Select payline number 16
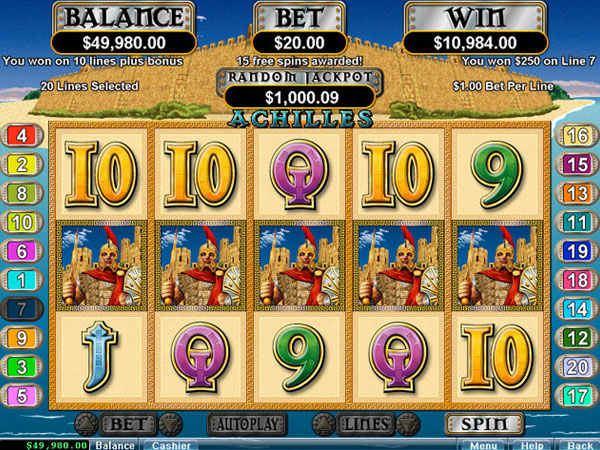The image size is (600, 450). pyautogui.click(x=577, y=136)
